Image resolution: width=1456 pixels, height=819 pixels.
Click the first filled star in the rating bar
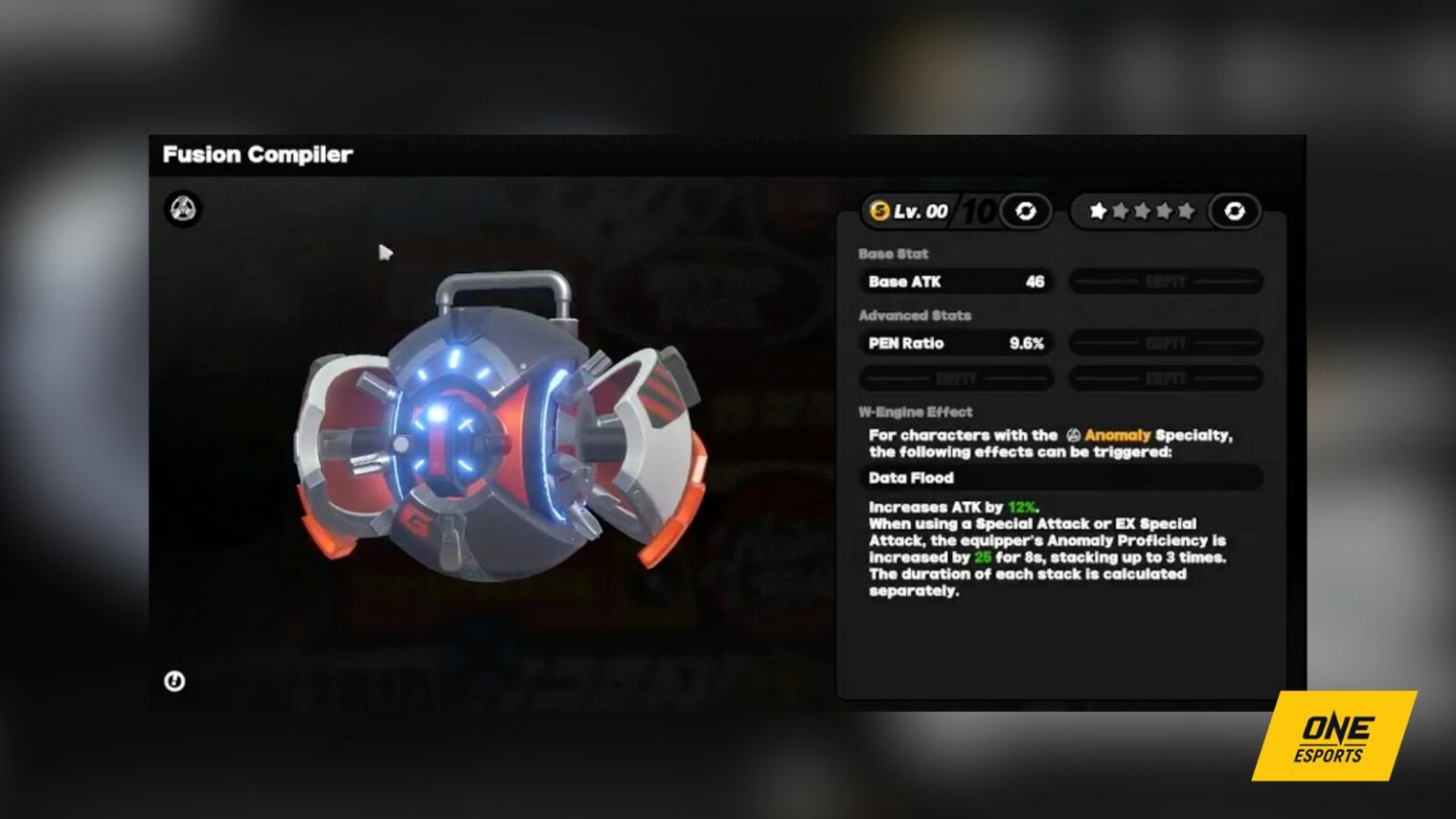point(1097,211)
